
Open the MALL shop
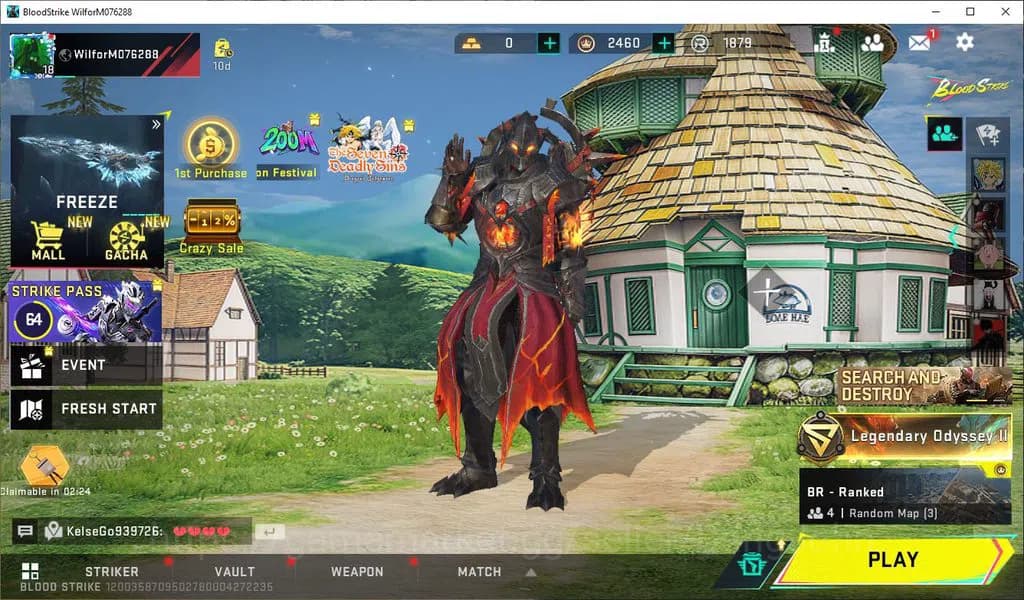pyautogui.click(x=48, y=240)
